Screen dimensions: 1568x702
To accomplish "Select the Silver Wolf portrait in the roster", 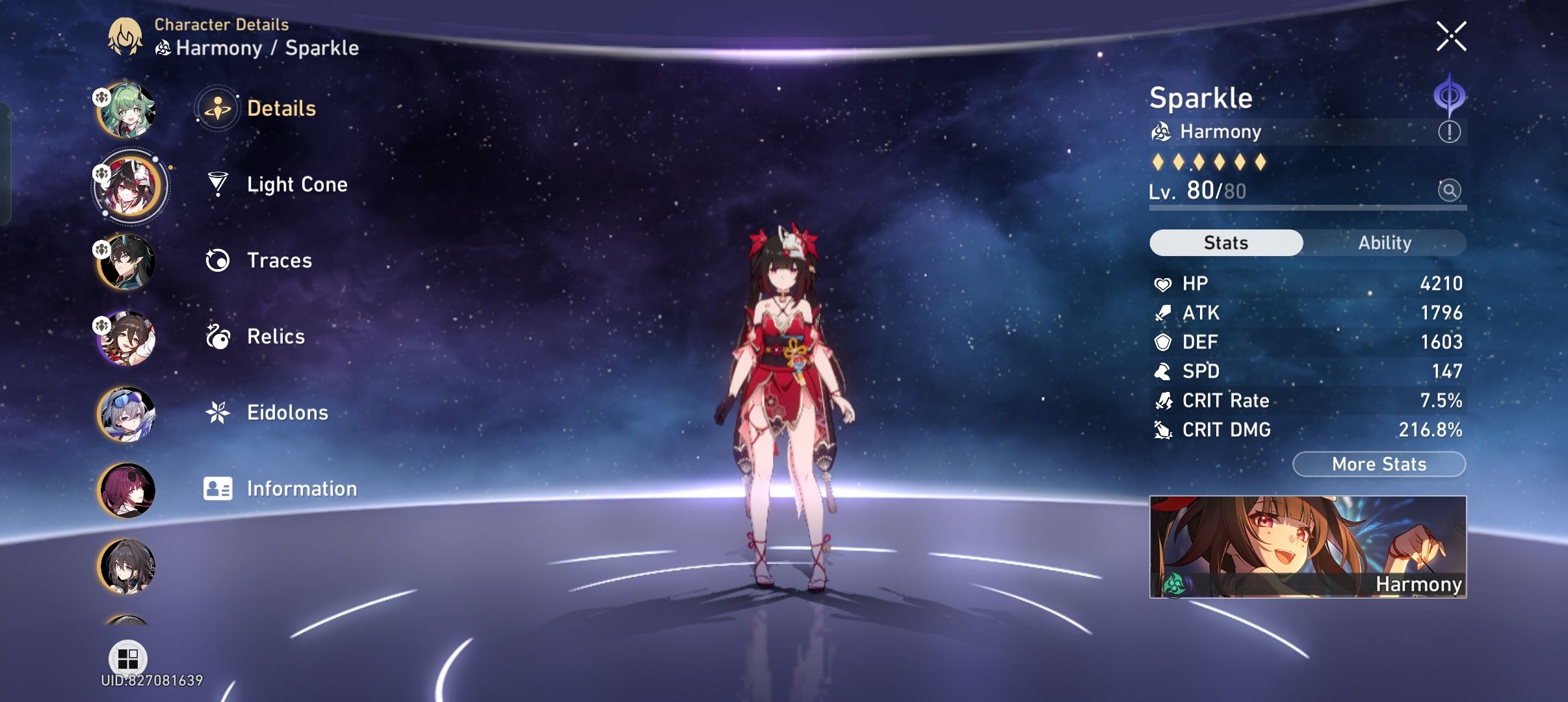I will click(x=127, y=413).
